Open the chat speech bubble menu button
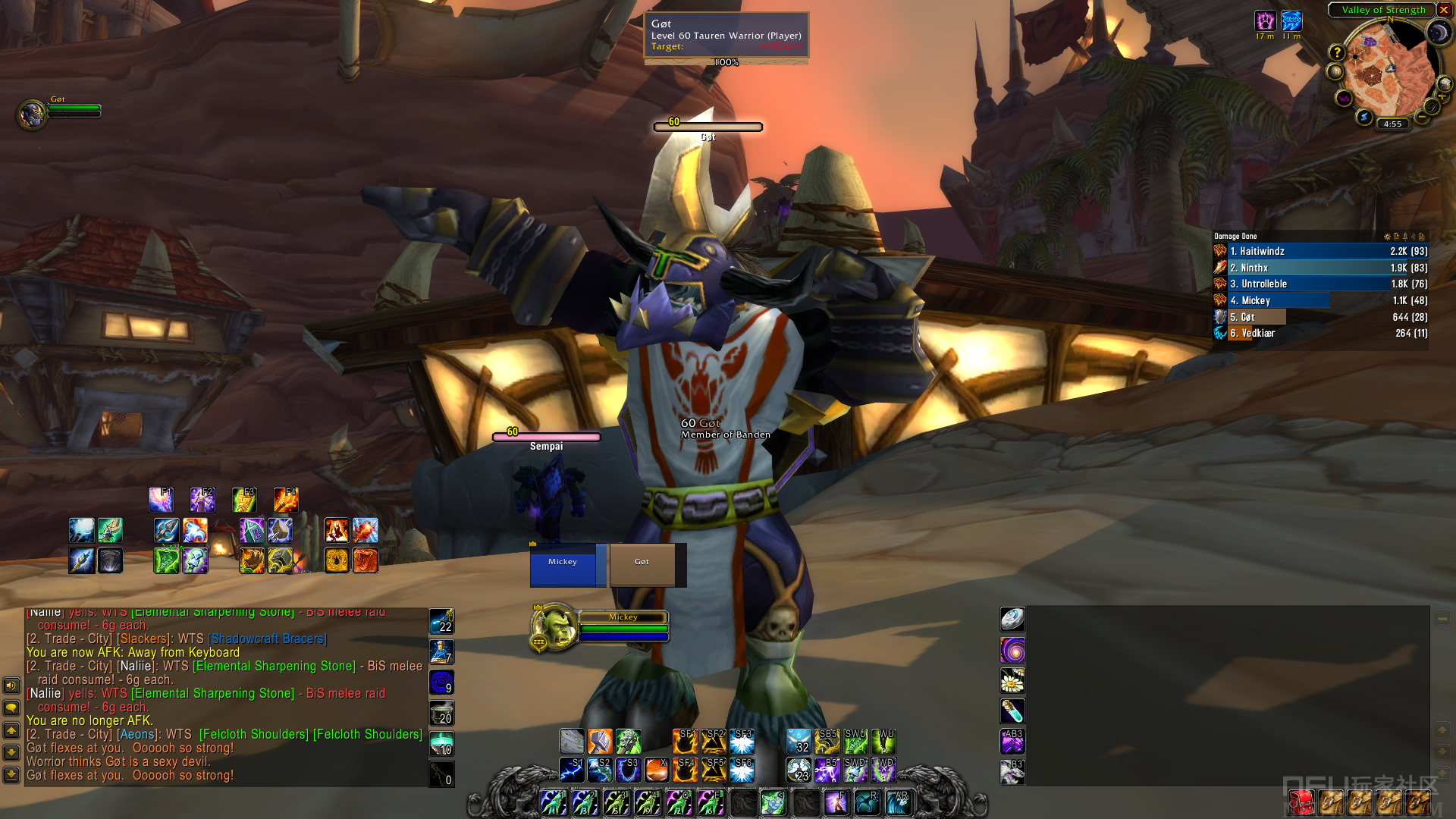Screen dimensions: 1456x819 tap(11, 708)
